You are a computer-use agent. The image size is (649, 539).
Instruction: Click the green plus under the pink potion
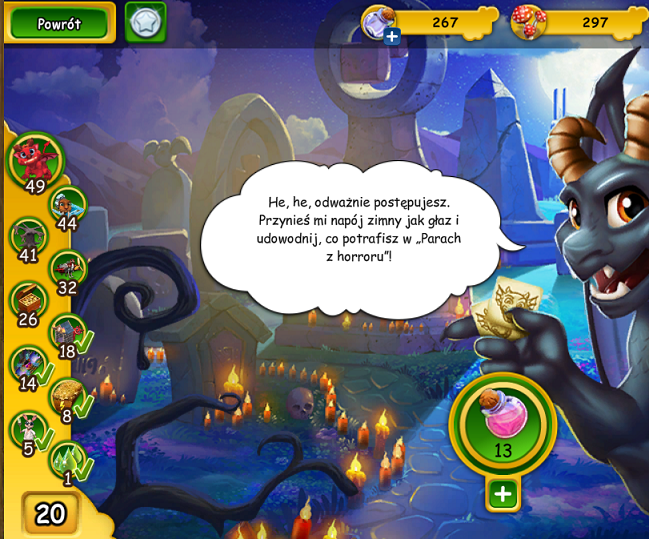coord(502,493)
